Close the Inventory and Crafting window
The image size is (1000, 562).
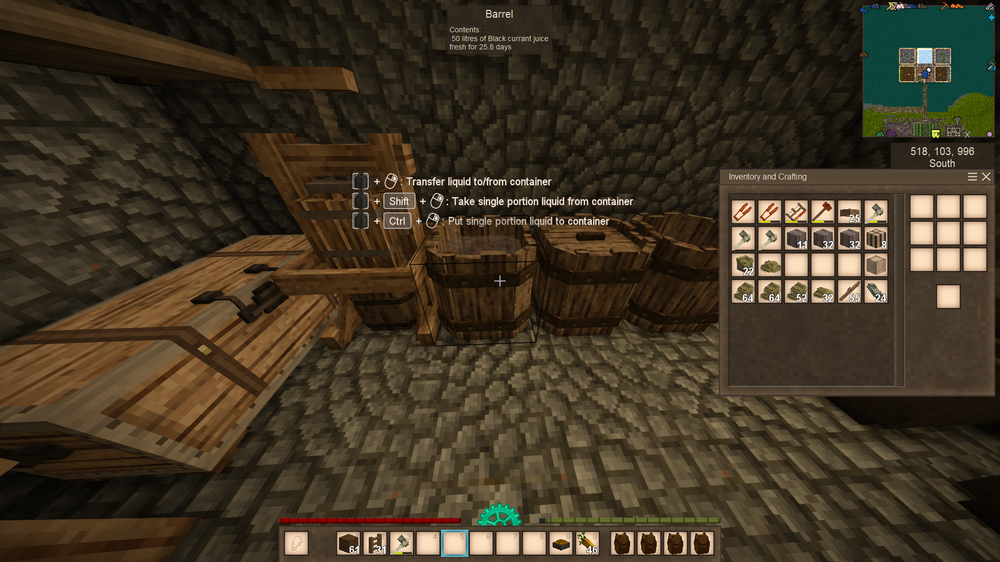[x=986, y=177]
